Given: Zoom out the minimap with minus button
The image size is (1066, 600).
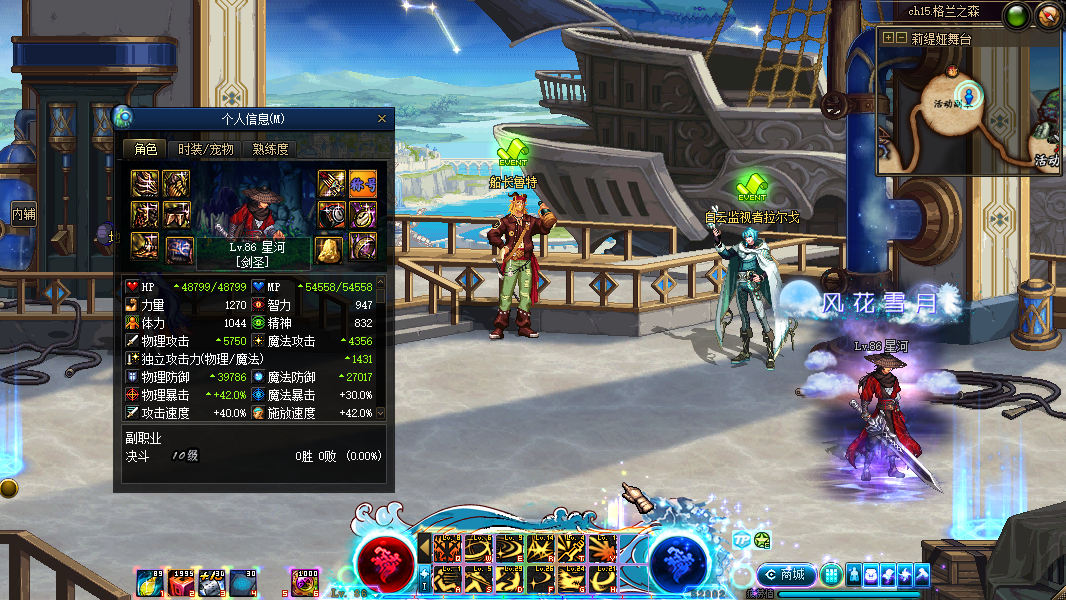Looking at the screenshot, I should coord(901,38).
